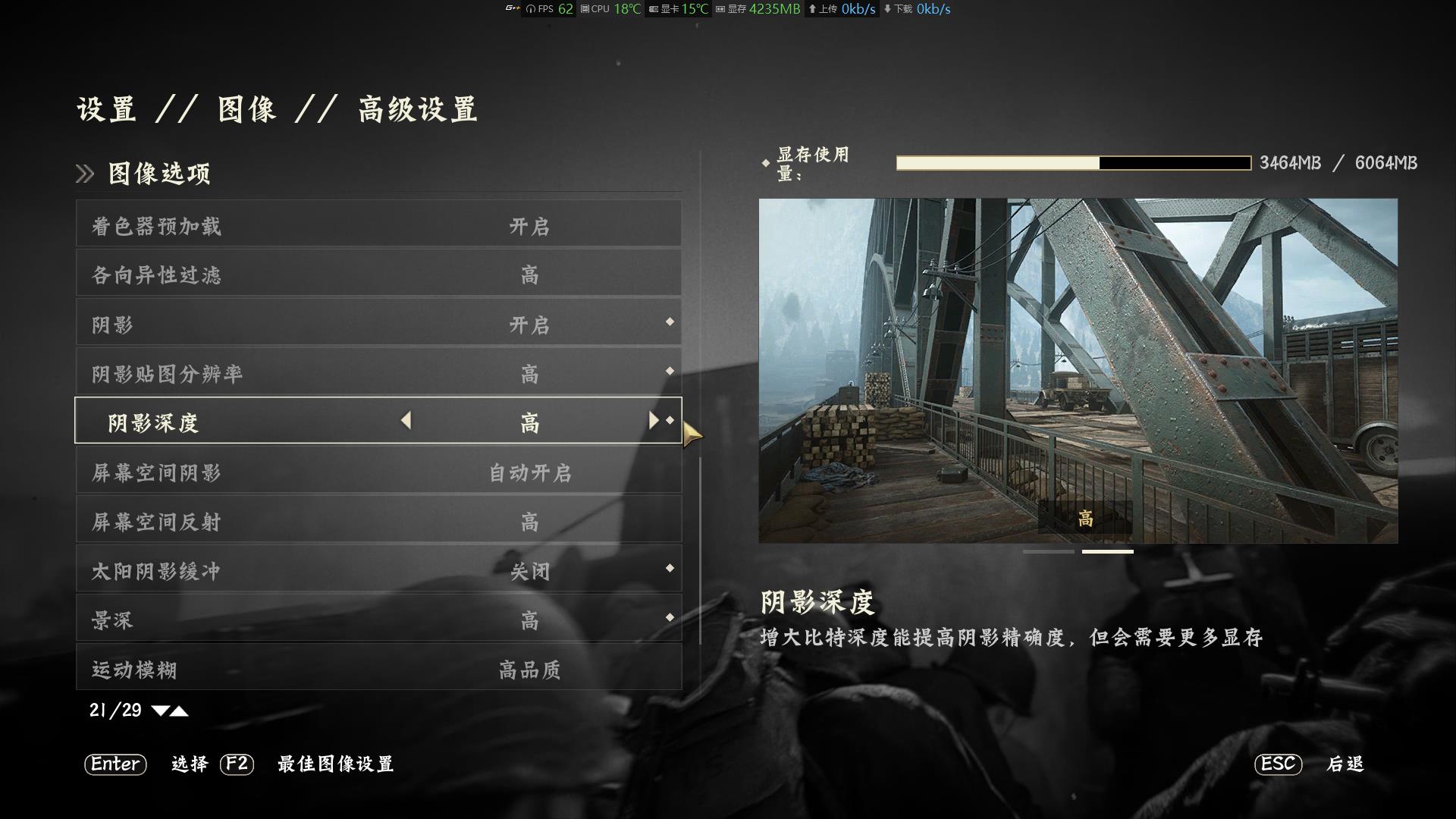Click the FPS counter icon in overlay

pyautogui.click(x=530, y=9)
